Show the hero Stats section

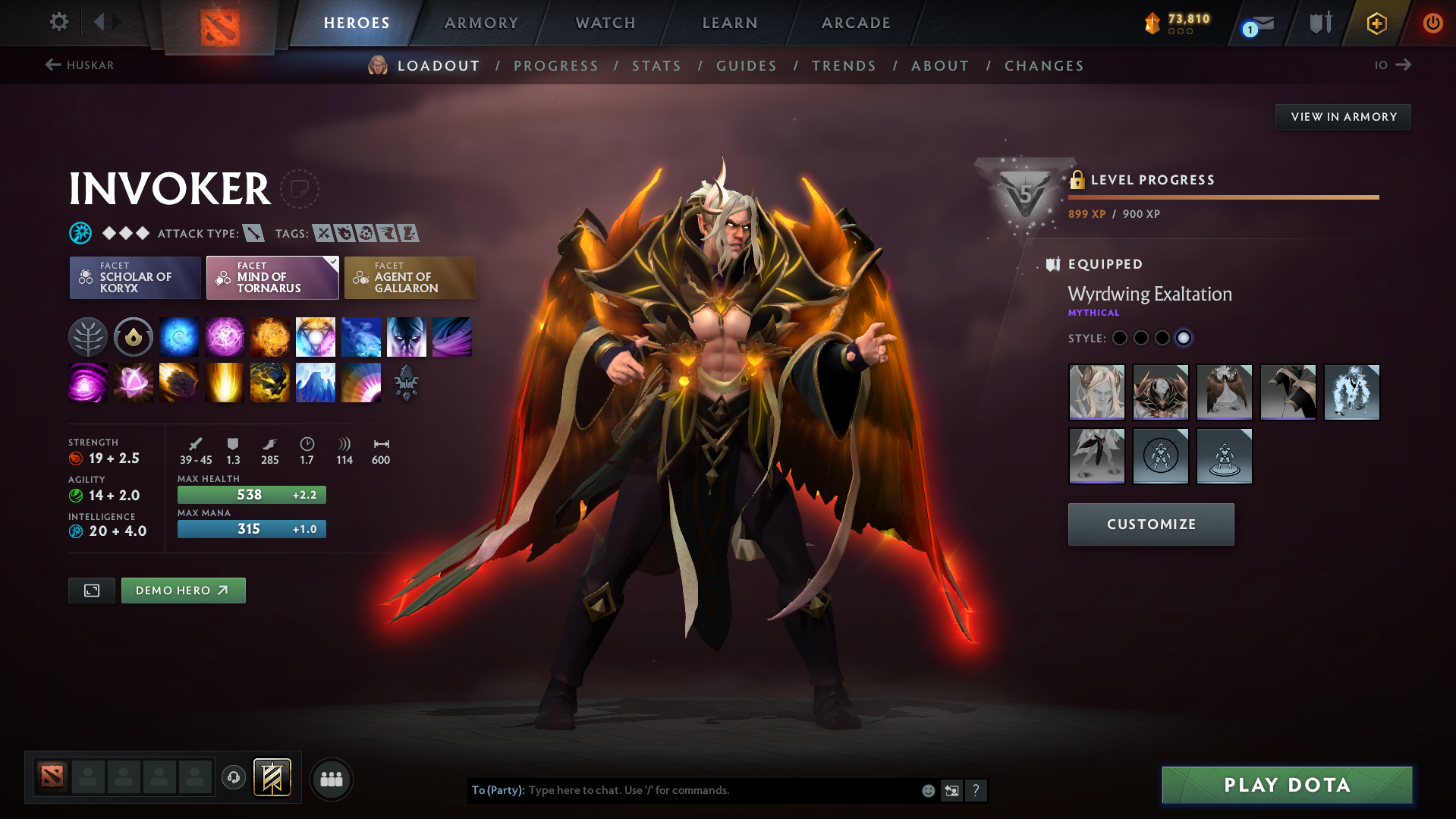[656, 66]
